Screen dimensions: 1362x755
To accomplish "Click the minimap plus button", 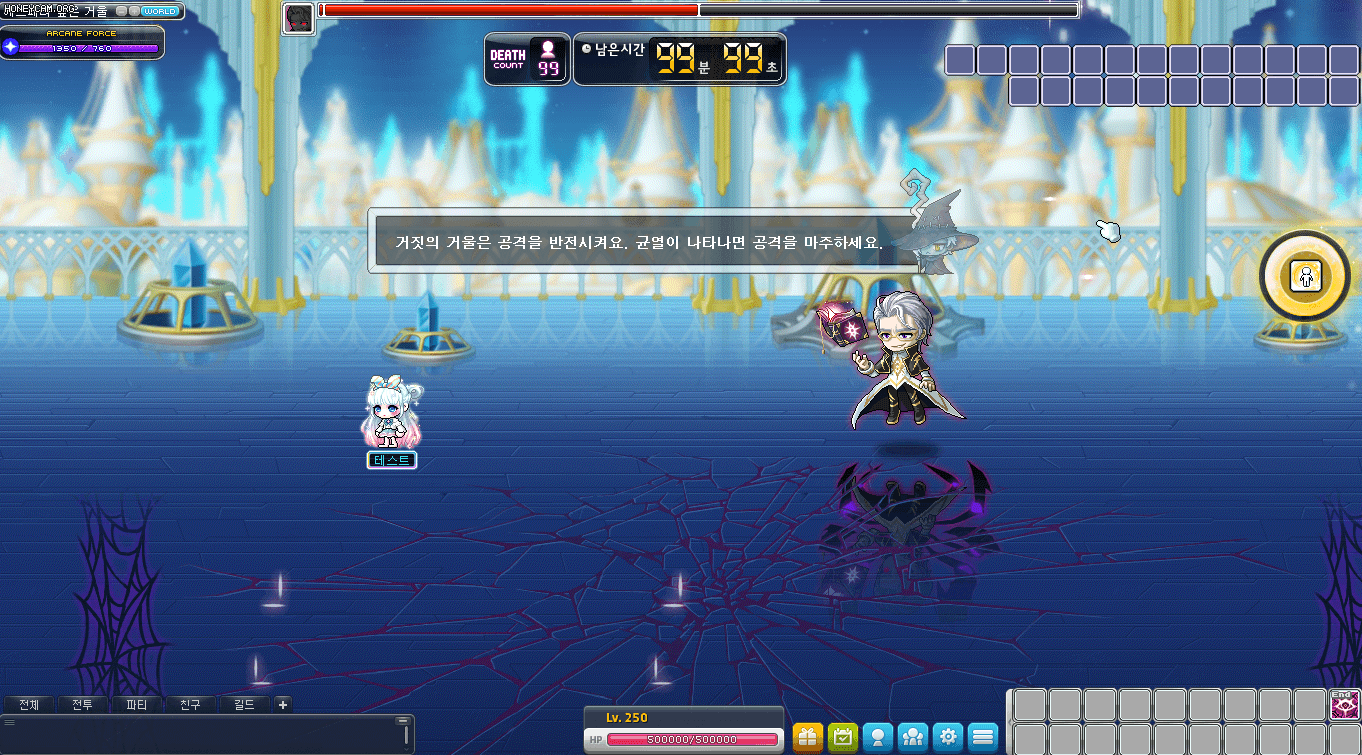I will 134,11.
